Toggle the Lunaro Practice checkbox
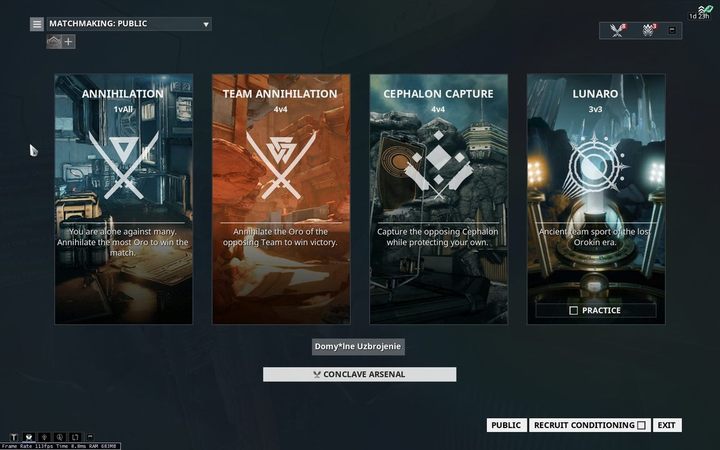 (x=573, y=311)
